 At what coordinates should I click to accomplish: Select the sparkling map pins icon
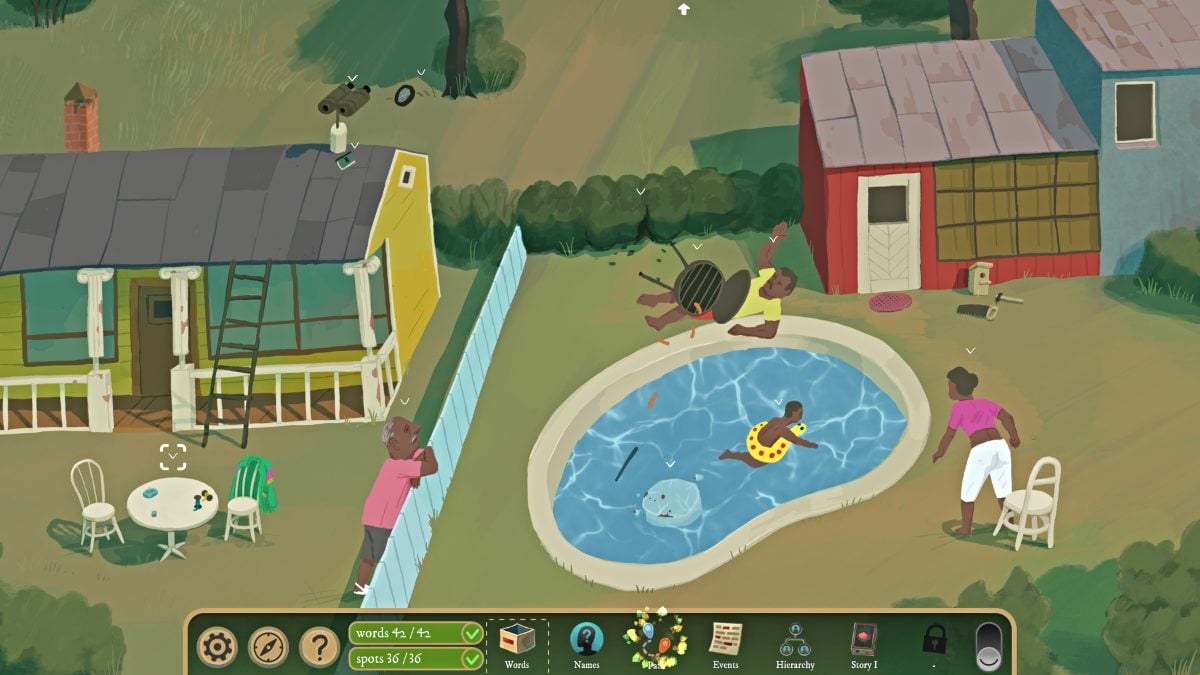pyautogui.click(x=655, y=641)
